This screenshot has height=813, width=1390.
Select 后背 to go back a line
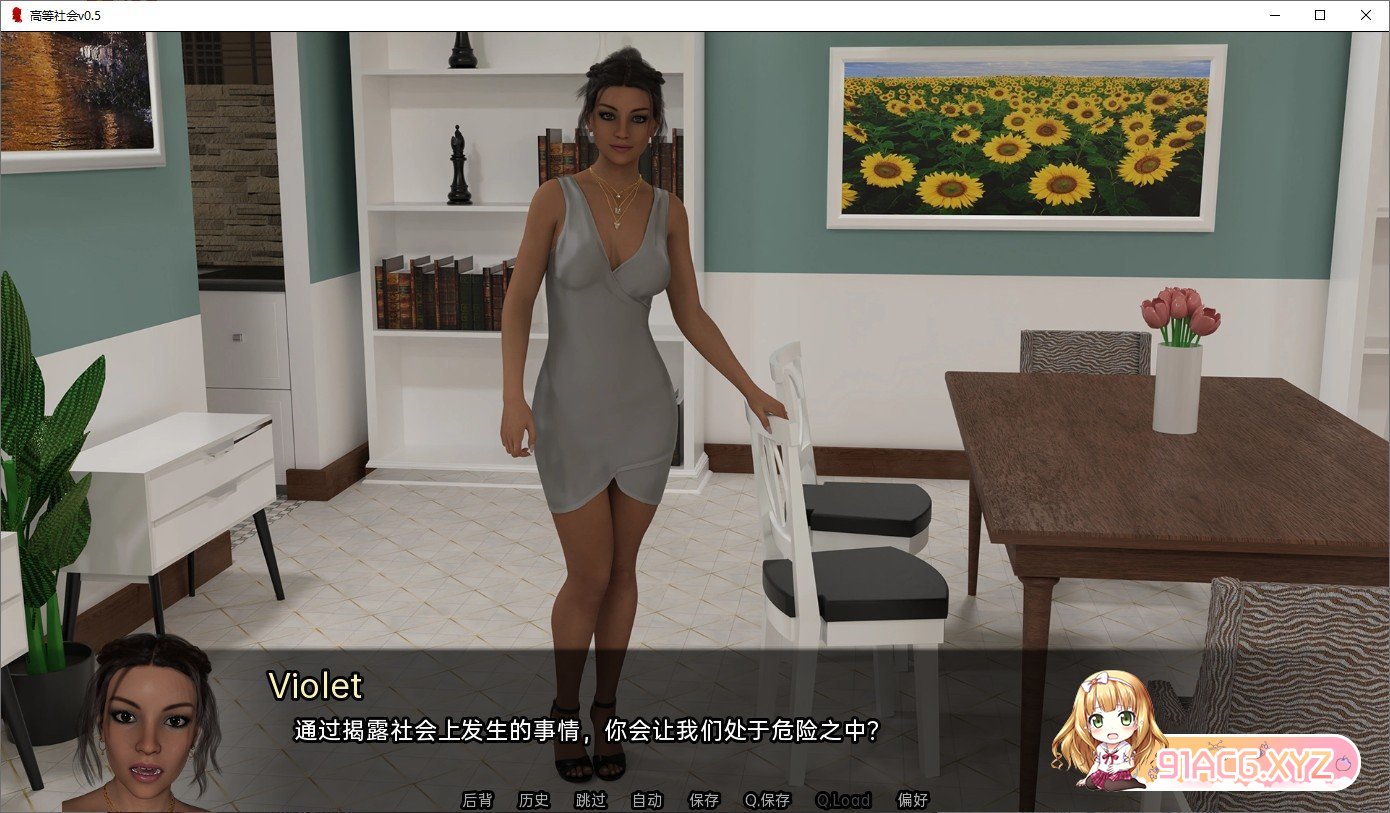pos(476,800)
